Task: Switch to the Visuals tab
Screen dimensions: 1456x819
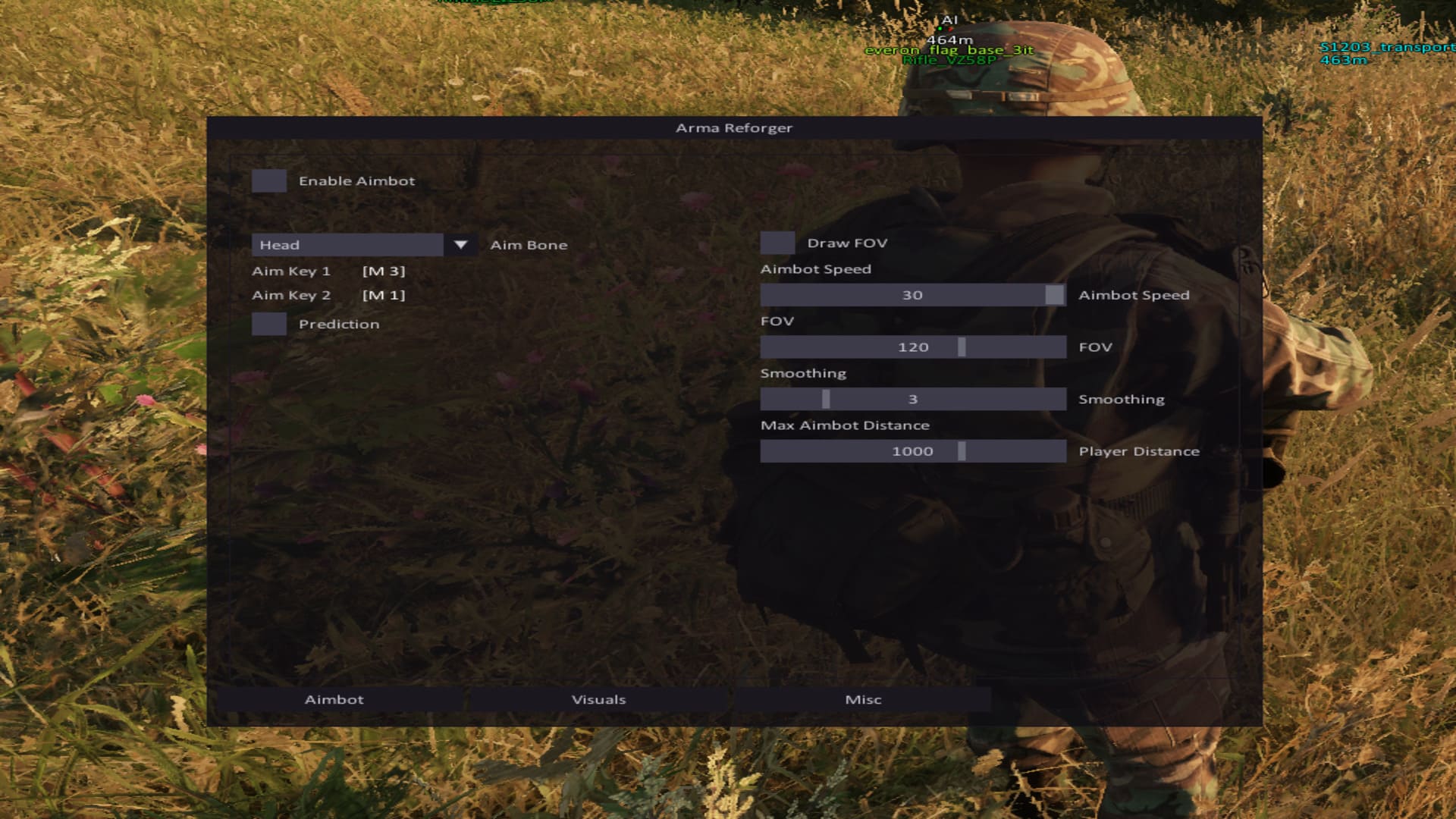Action: [x=600, y=699]
